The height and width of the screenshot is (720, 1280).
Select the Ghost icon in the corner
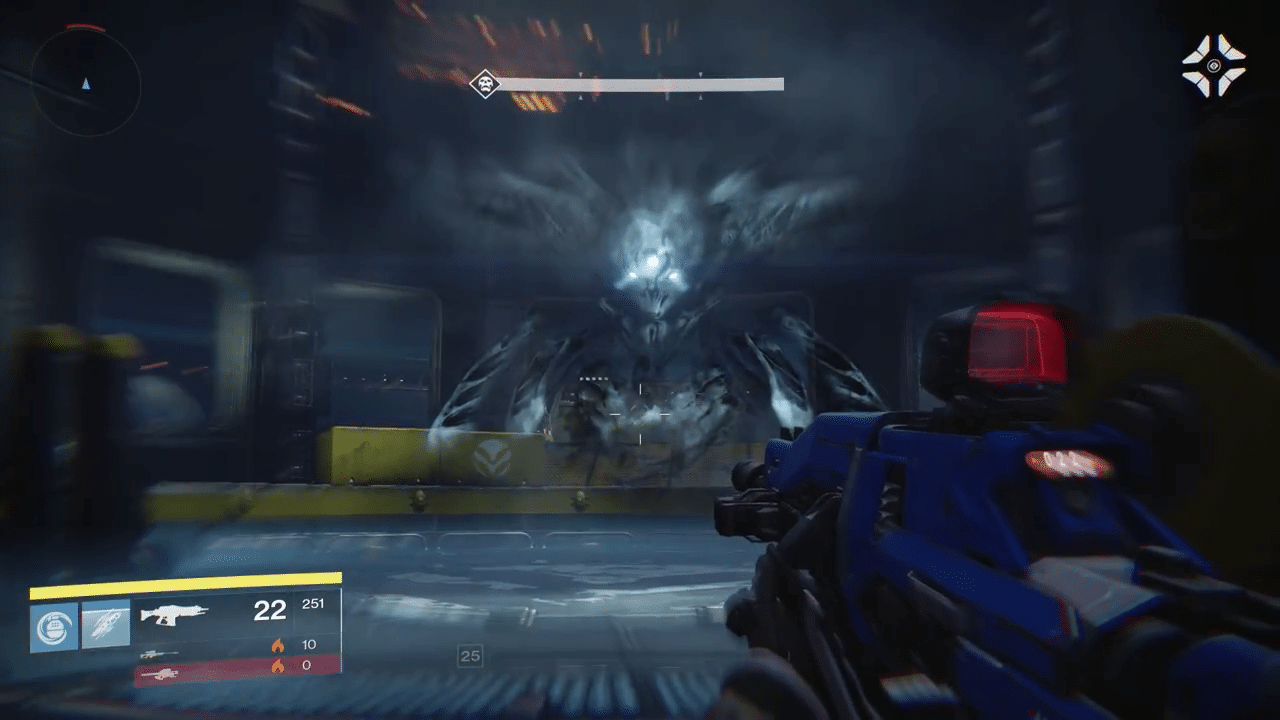(1213, 66)
